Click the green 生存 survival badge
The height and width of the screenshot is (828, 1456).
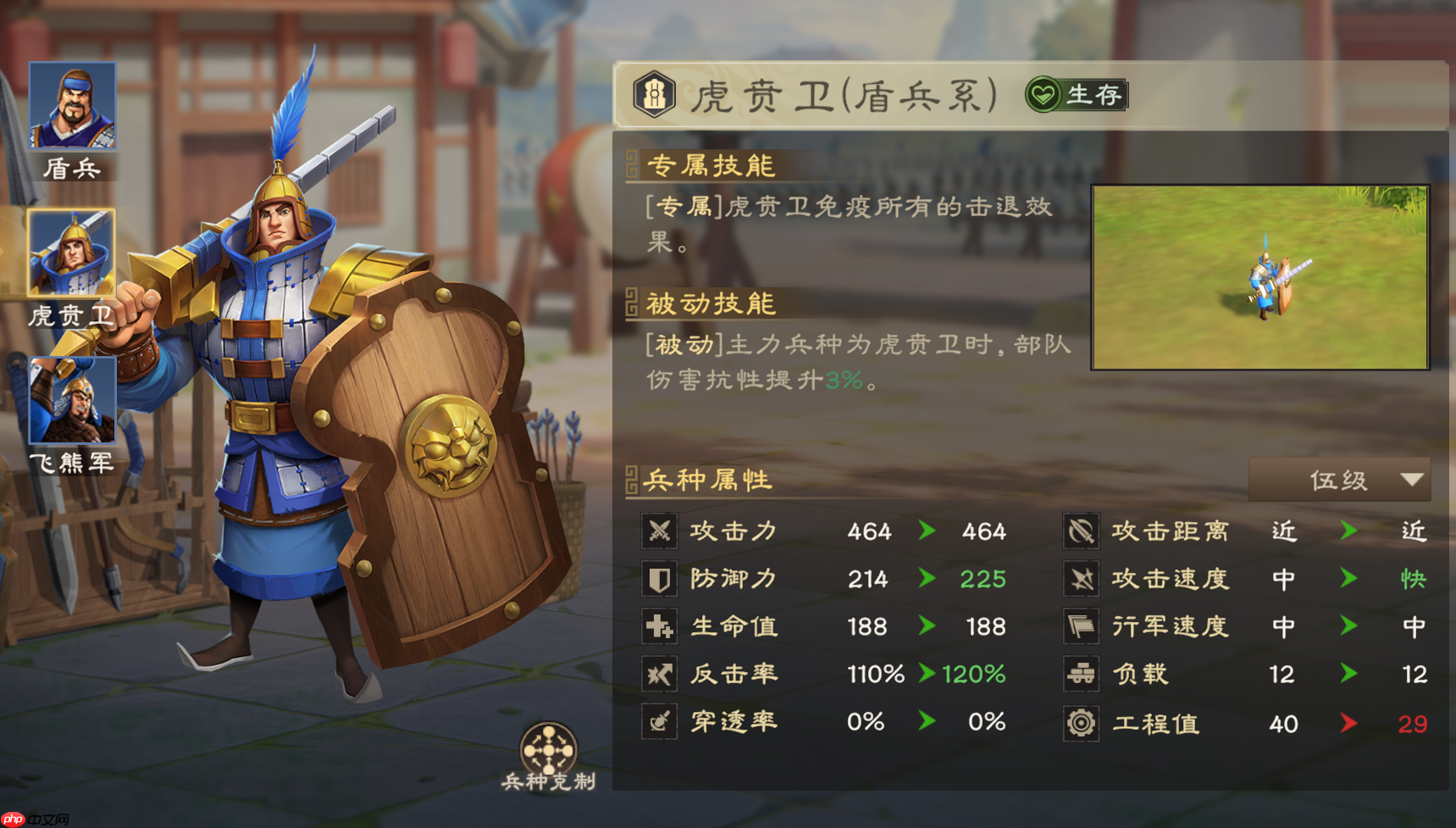click(x=1074, y=96)
